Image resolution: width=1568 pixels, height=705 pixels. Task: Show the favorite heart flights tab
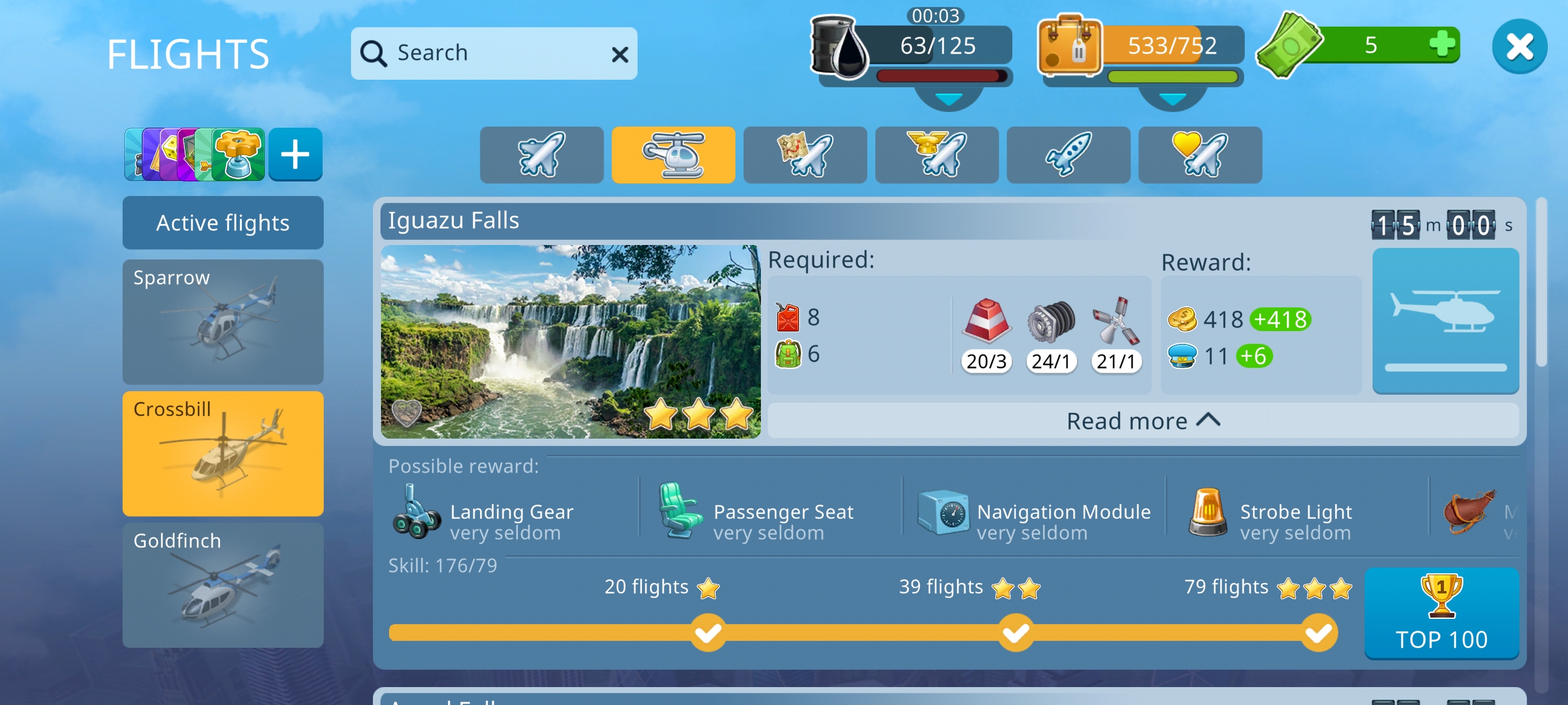click(x=1200, y=154)
